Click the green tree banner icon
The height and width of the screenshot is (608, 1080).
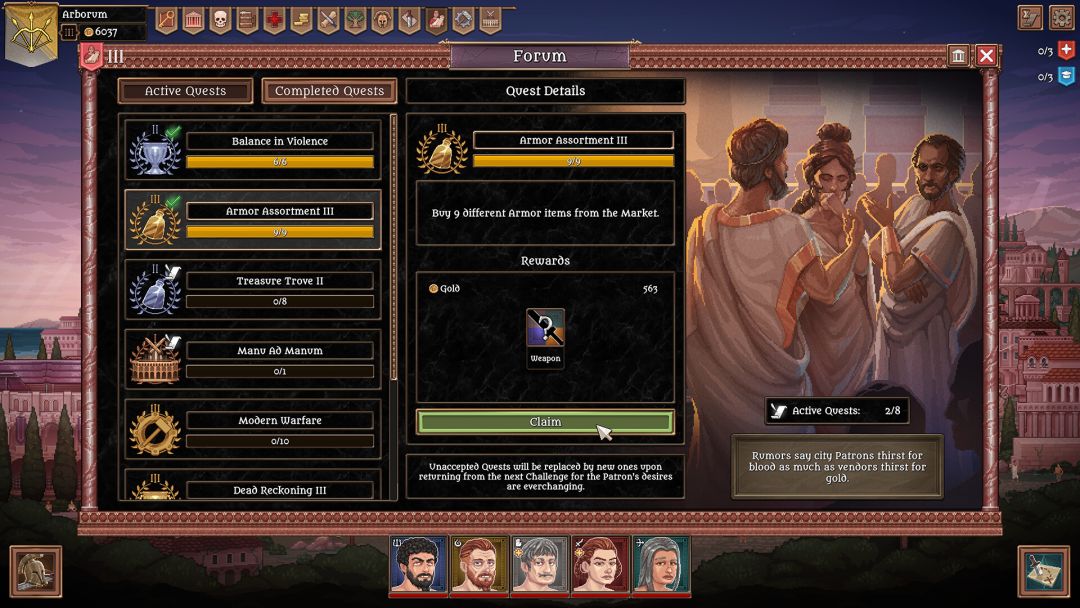pyautogui.click(x=355, y=19)
